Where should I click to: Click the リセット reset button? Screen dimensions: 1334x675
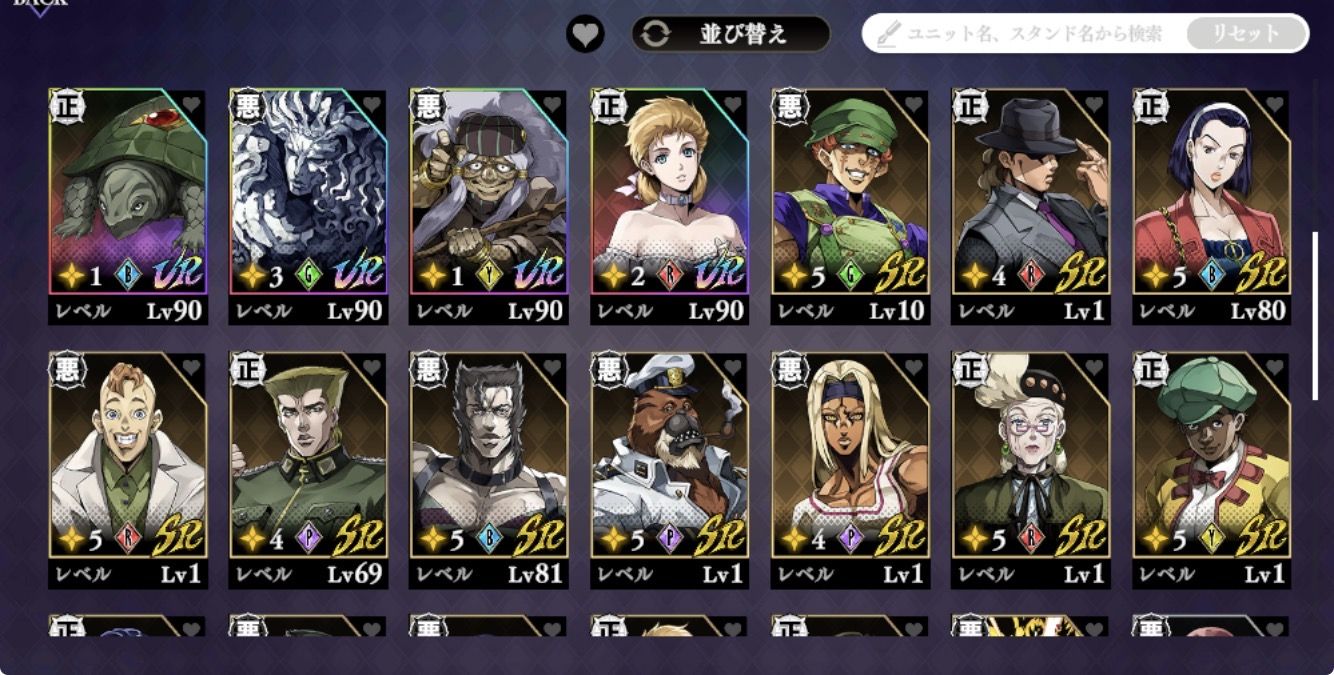[x=1246, y=34]
